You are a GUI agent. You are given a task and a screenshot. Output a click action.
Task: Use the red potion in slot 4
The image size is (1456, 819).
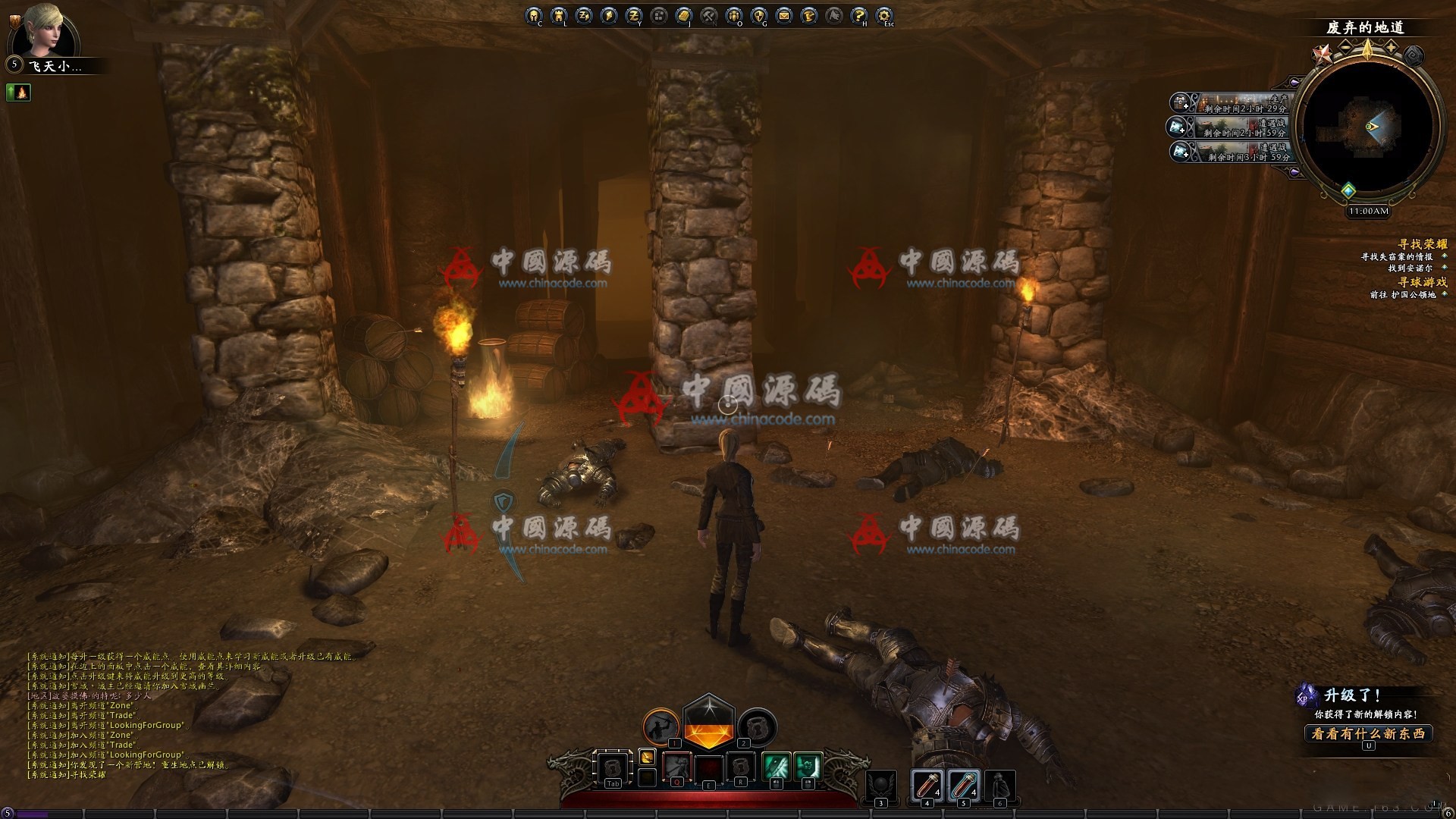(927, 786)
